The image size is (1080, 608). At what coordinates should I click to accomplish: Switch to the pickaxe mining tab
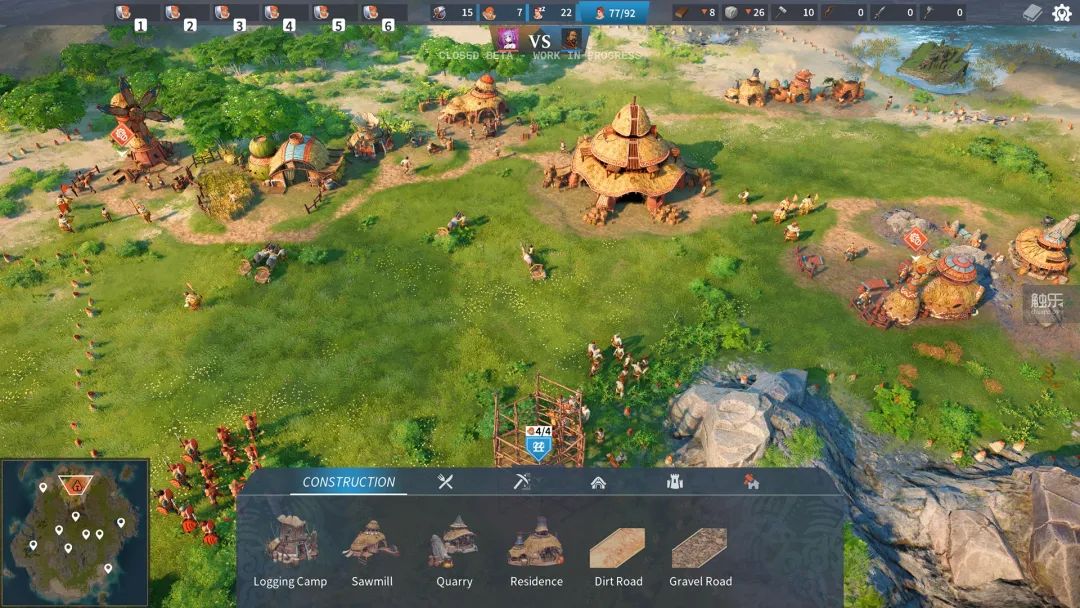tap(521, 482)
